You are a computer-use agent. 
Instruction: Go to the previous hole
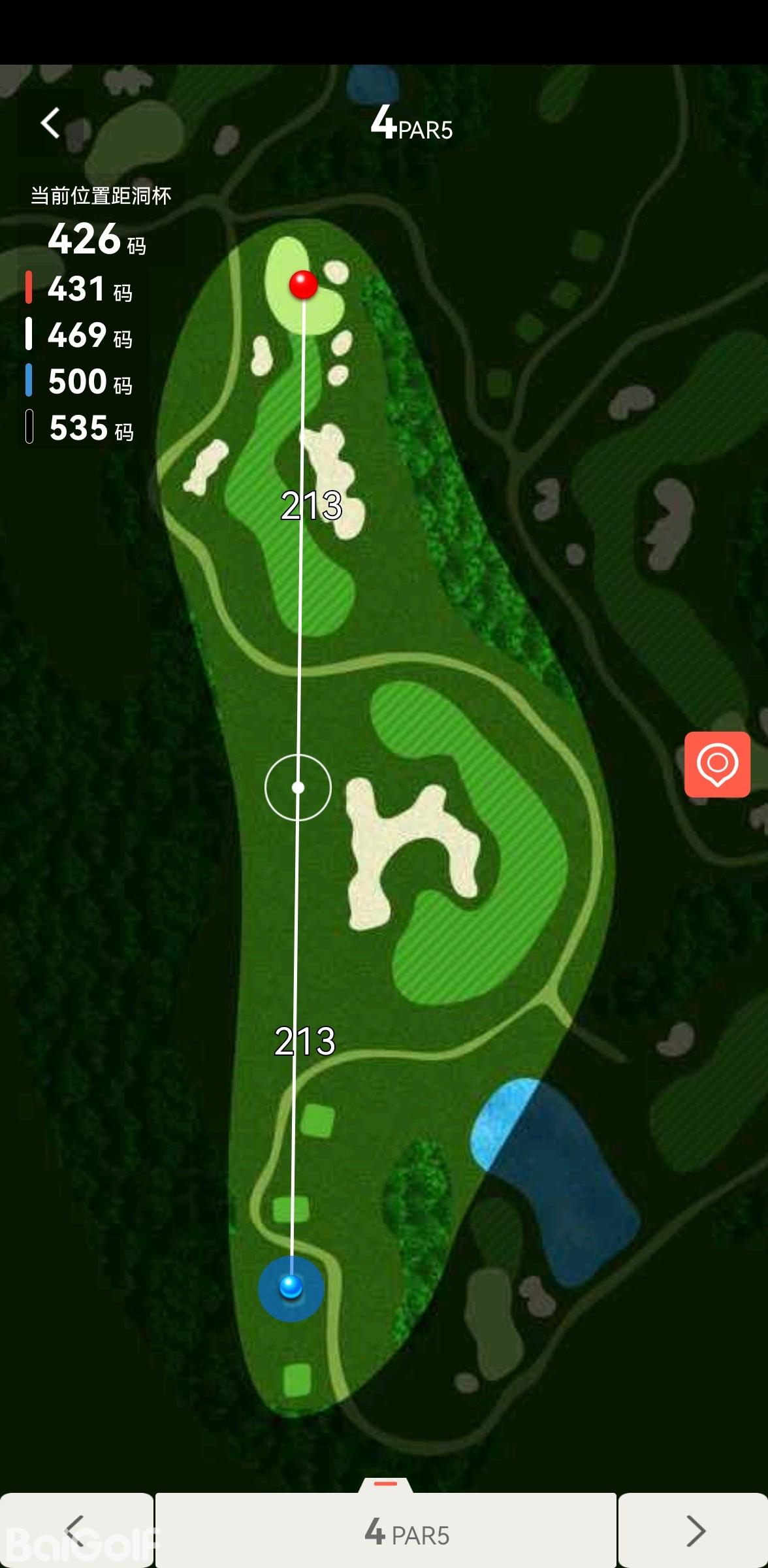(76, 1530)
